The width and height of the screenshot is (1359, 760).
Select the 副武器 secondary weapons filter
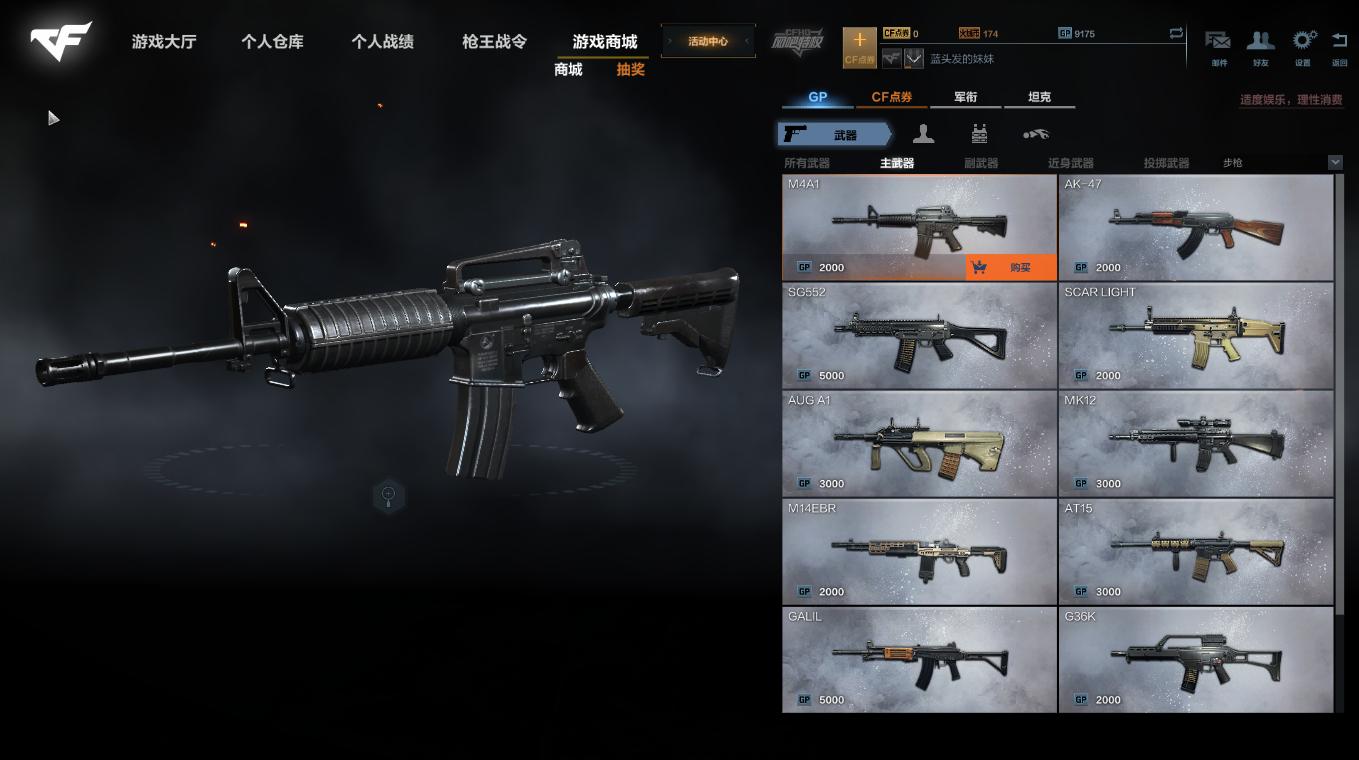point(981,163)
